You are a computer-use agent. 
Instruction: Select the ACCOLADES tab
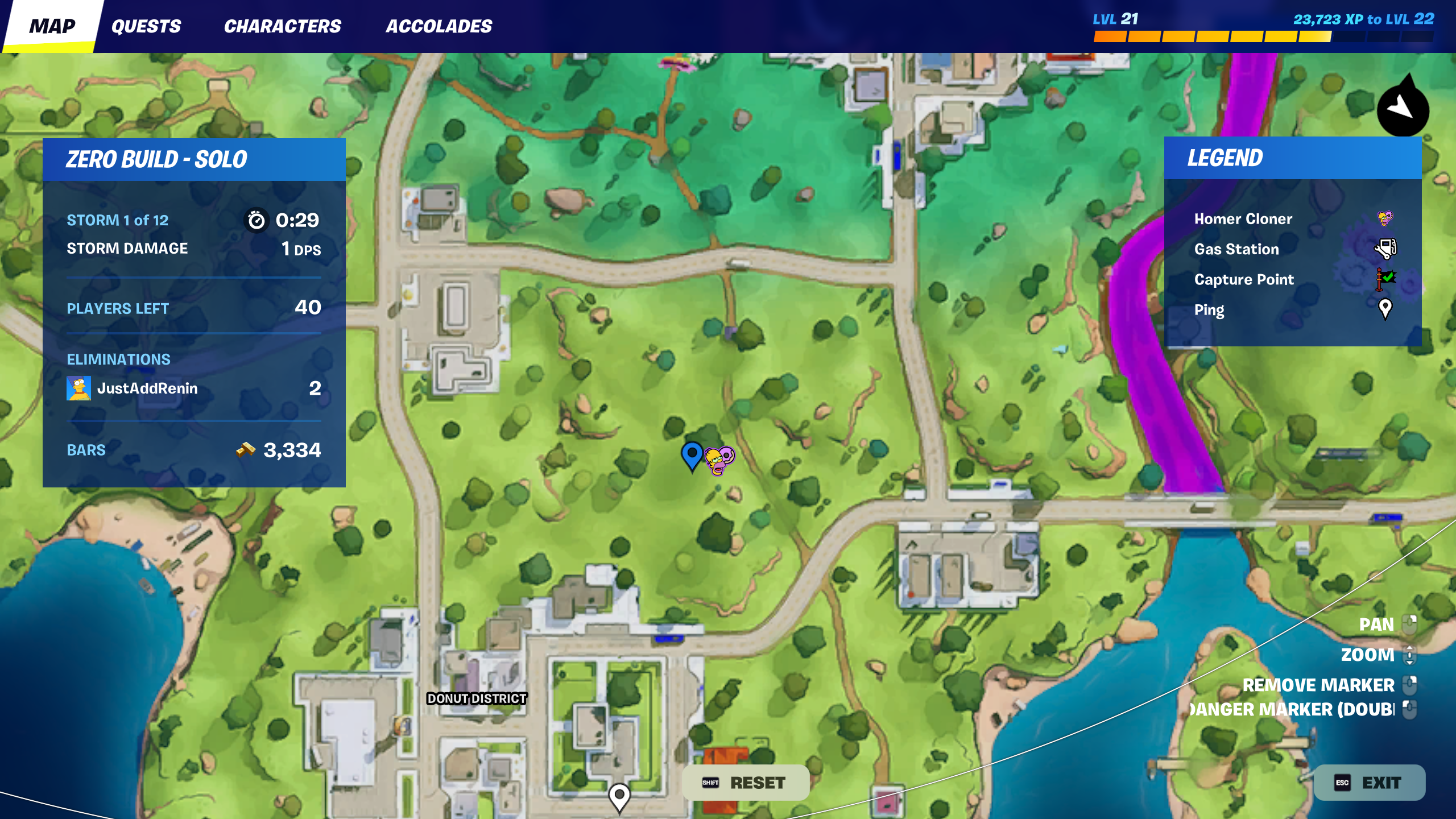(440, 26)
